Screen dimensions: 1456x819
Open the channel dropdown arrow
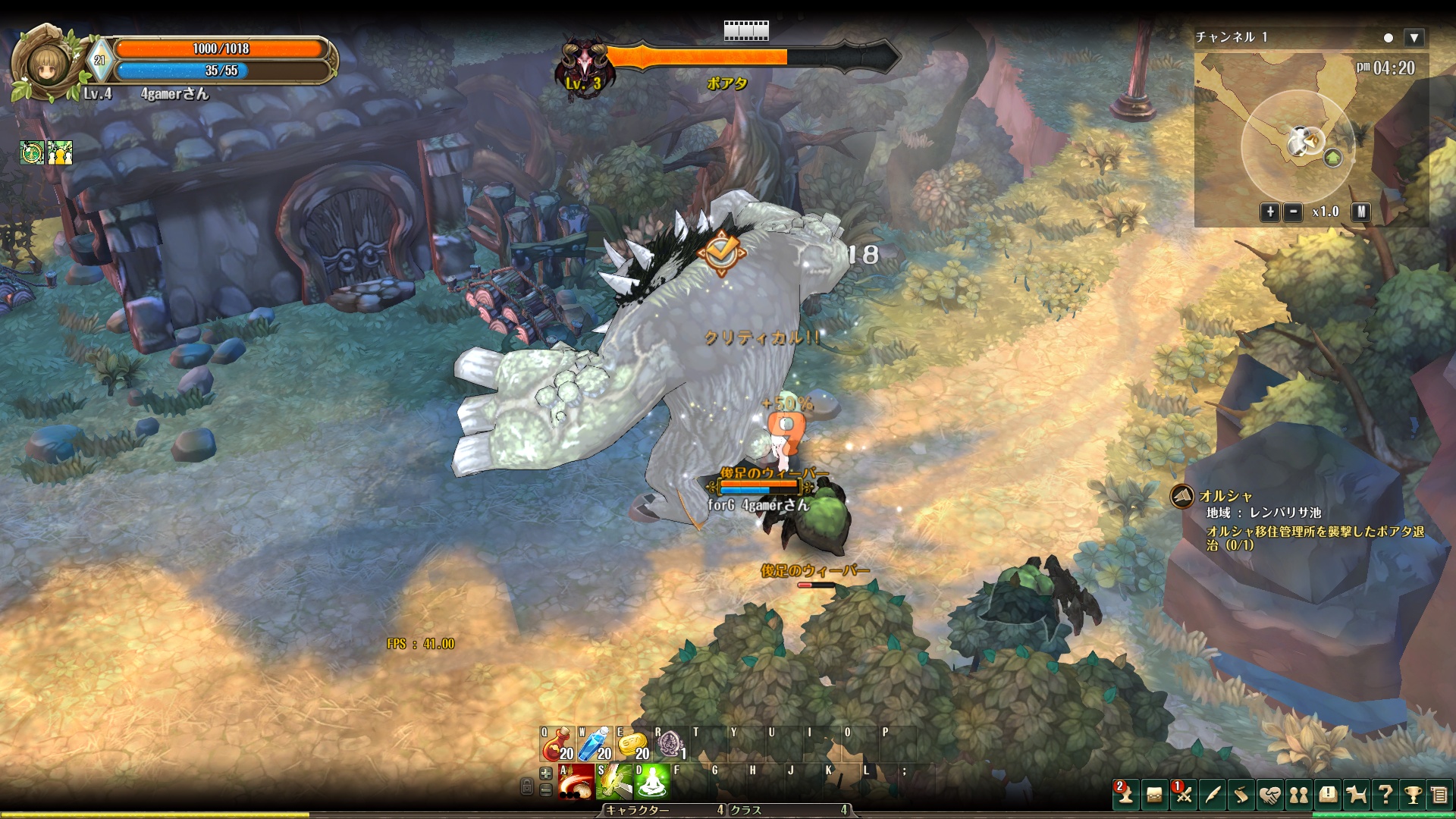tap(1414, 38)
